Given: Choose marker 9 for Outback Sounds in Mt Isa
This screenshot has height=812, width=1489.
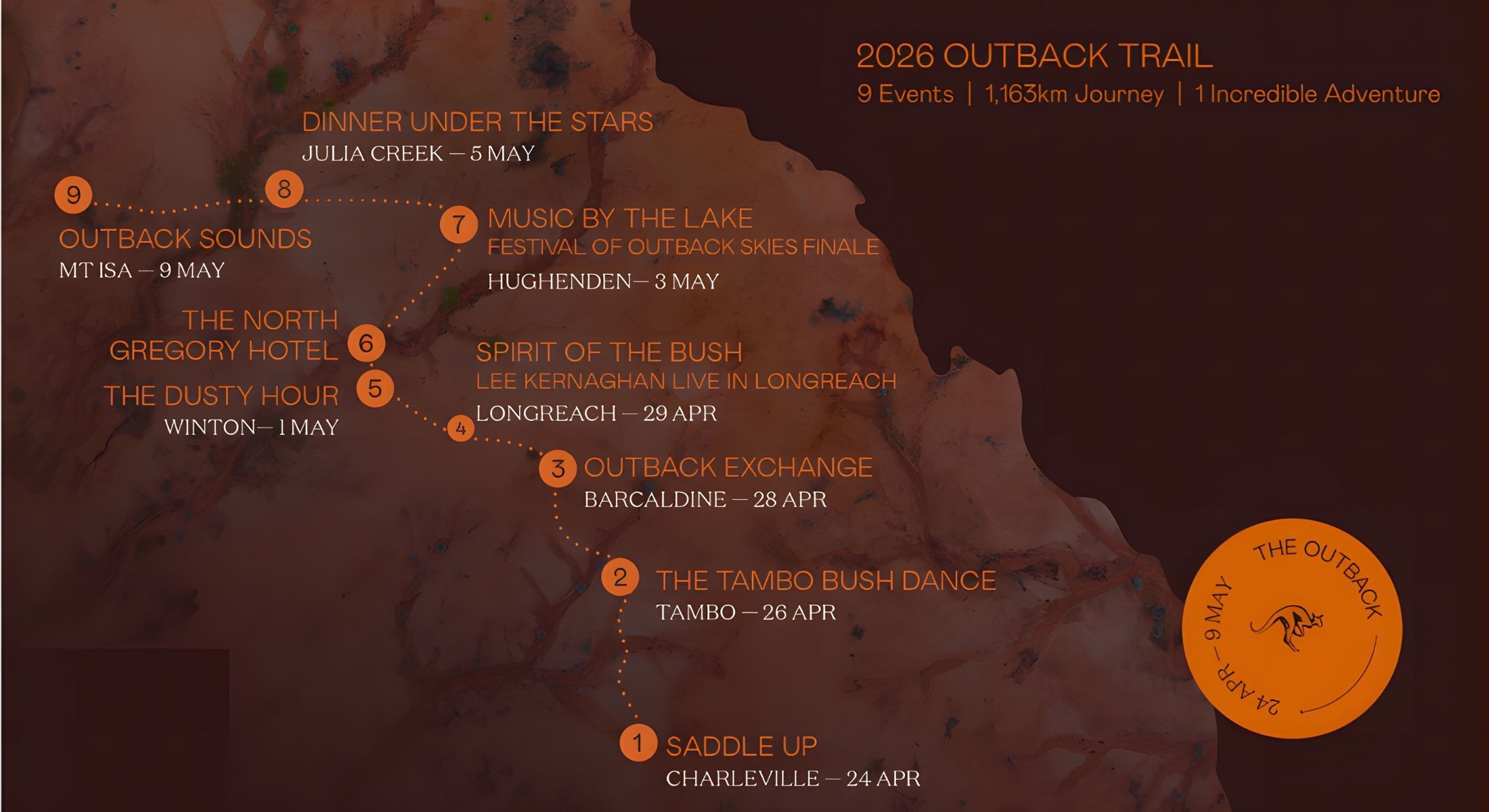Looking at the screenshot, I should pos(73,195).
